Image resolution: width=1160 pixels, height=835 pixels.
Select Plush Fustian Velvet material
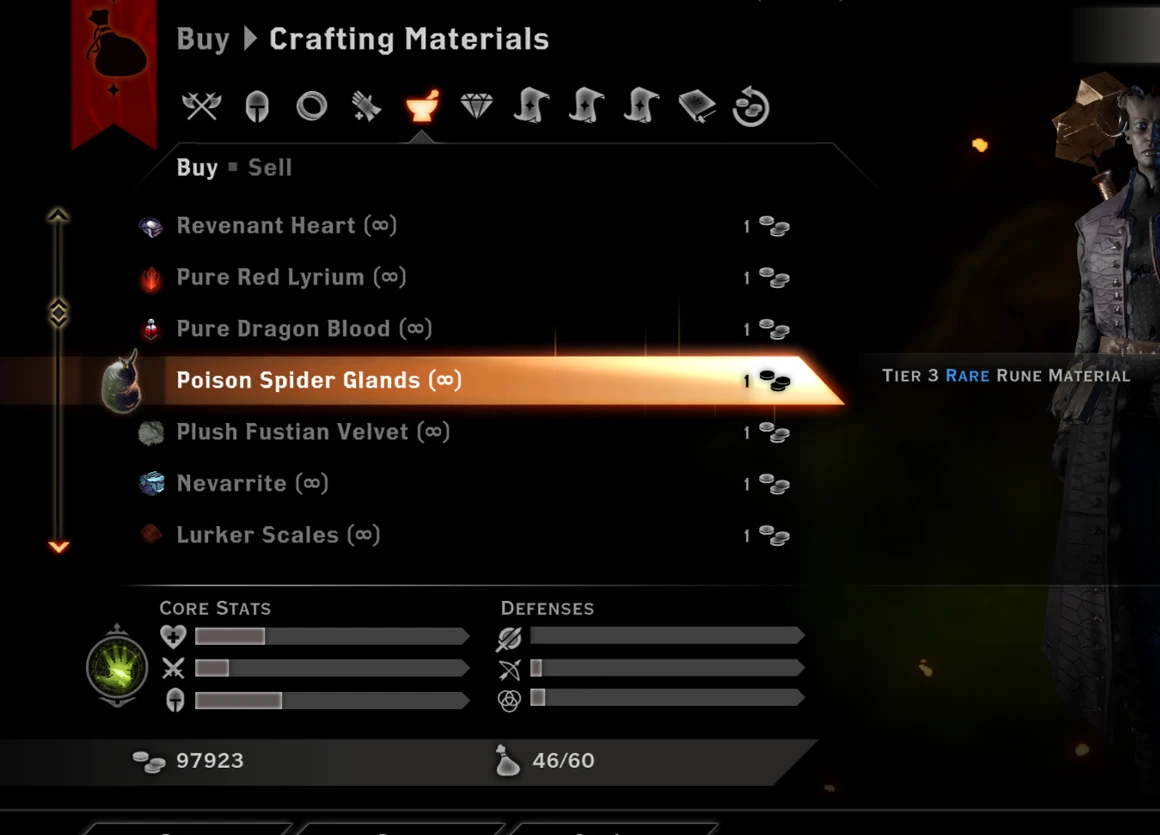click(x=312, y=433)
